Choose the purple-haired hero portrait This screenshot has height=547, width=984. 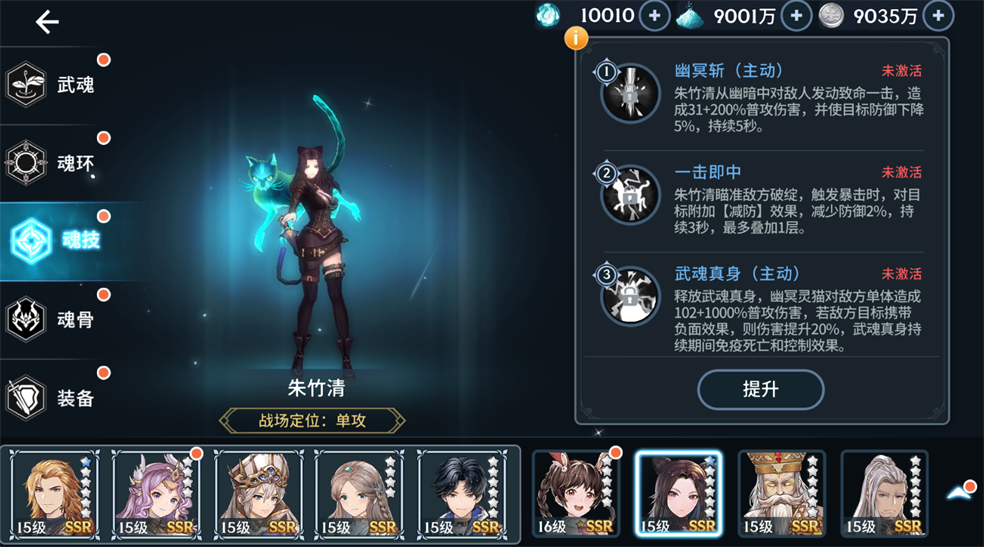156,494
